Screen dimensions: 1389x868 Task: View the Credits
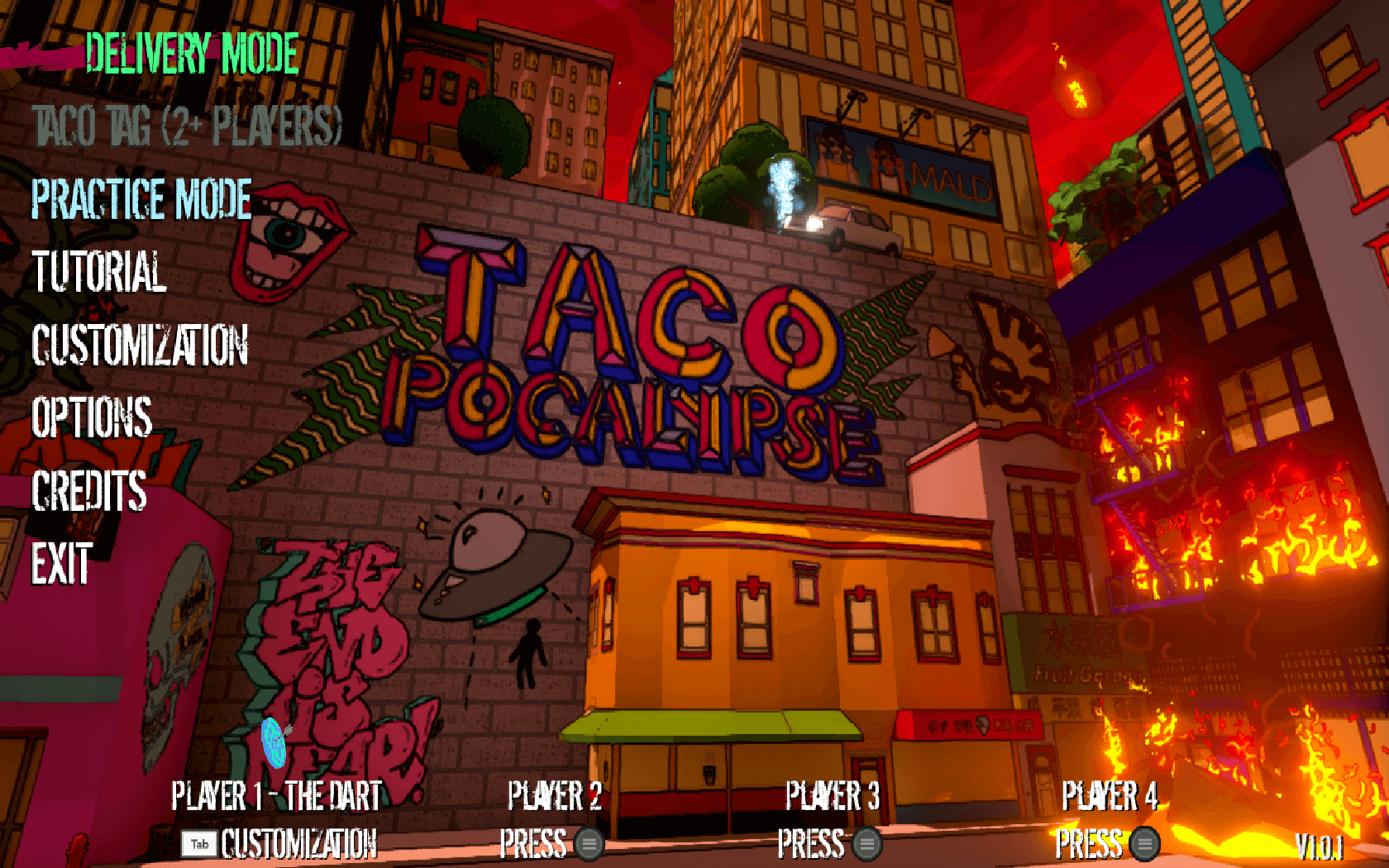[x=89, y=490]
